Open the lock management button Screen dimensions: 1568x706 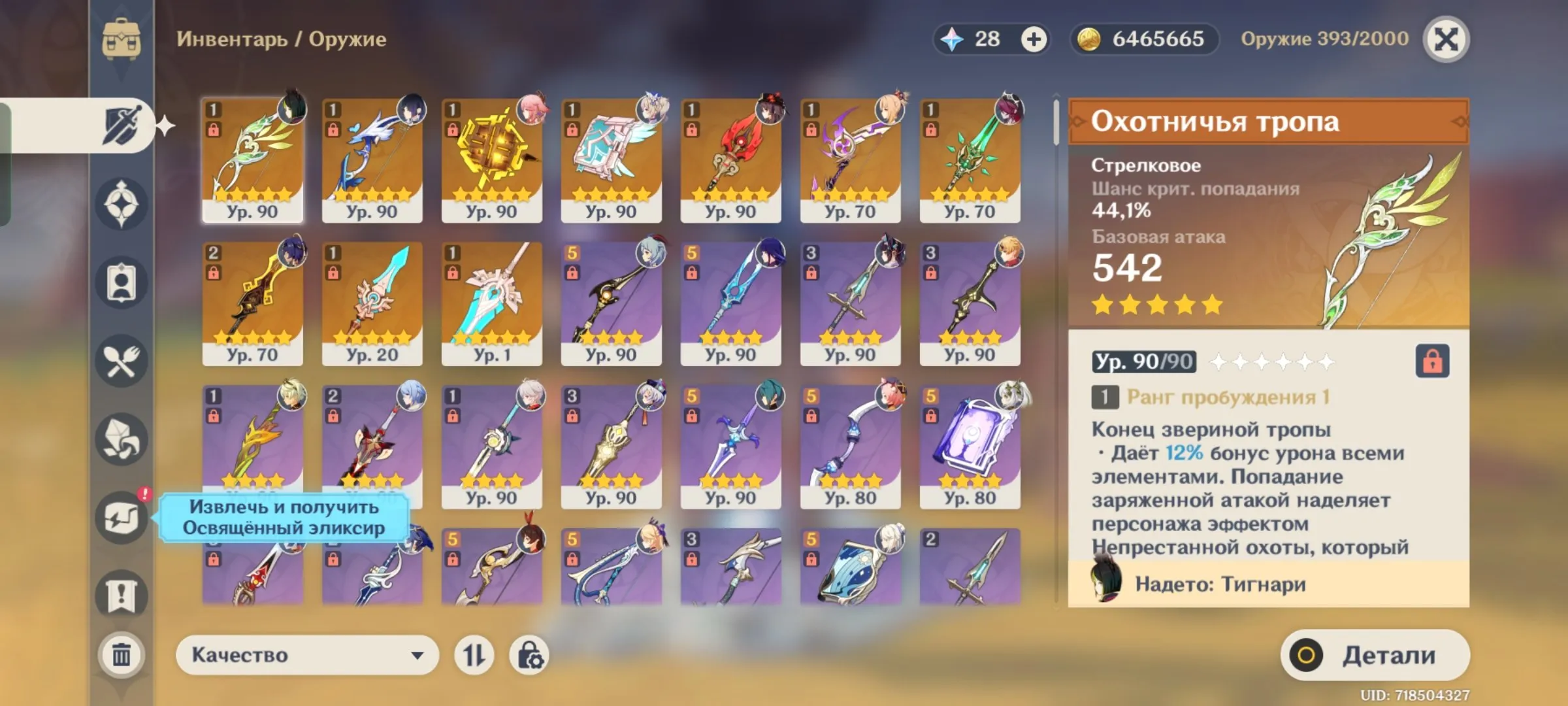(529, 655)
